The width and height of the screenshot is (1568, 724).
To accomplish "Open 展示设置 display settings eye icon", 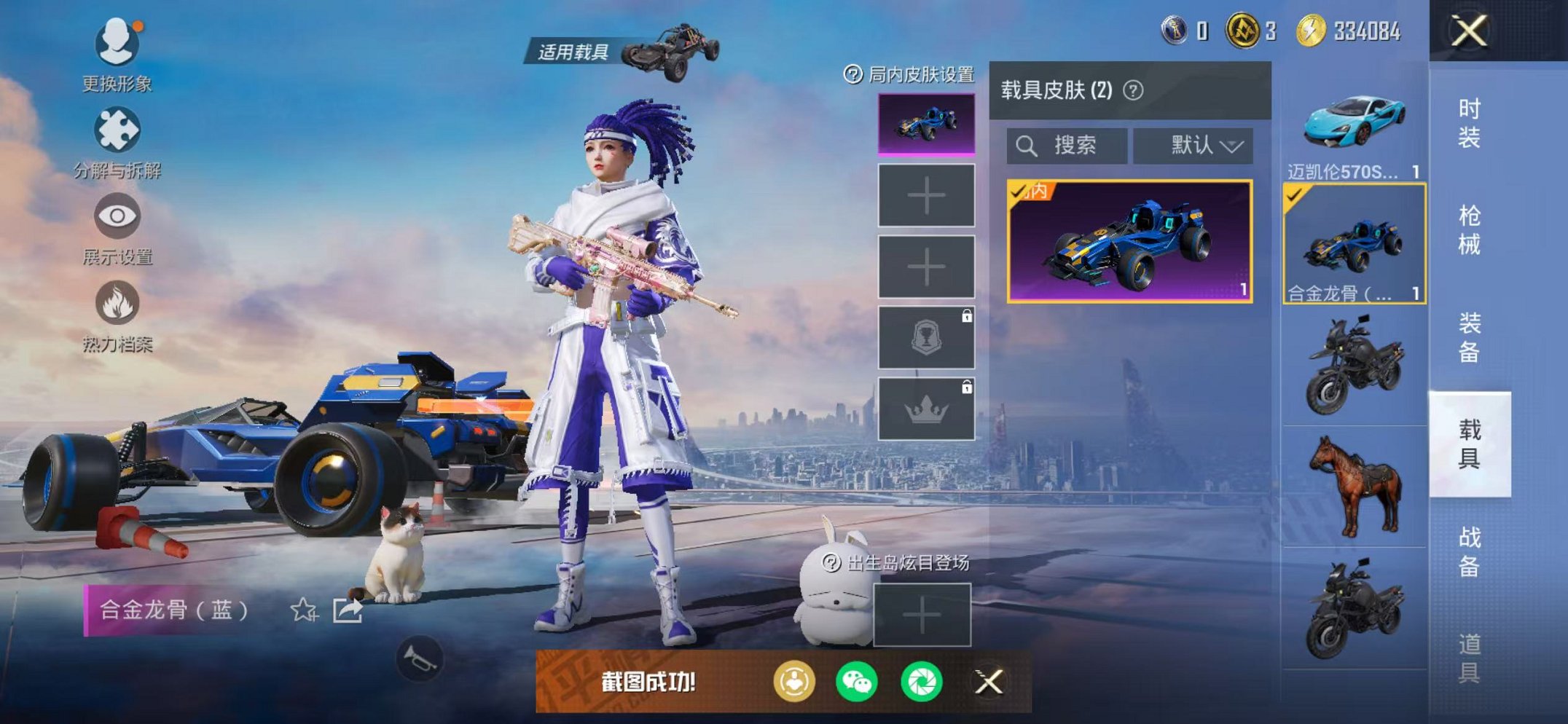I will [x=117, y=216].
